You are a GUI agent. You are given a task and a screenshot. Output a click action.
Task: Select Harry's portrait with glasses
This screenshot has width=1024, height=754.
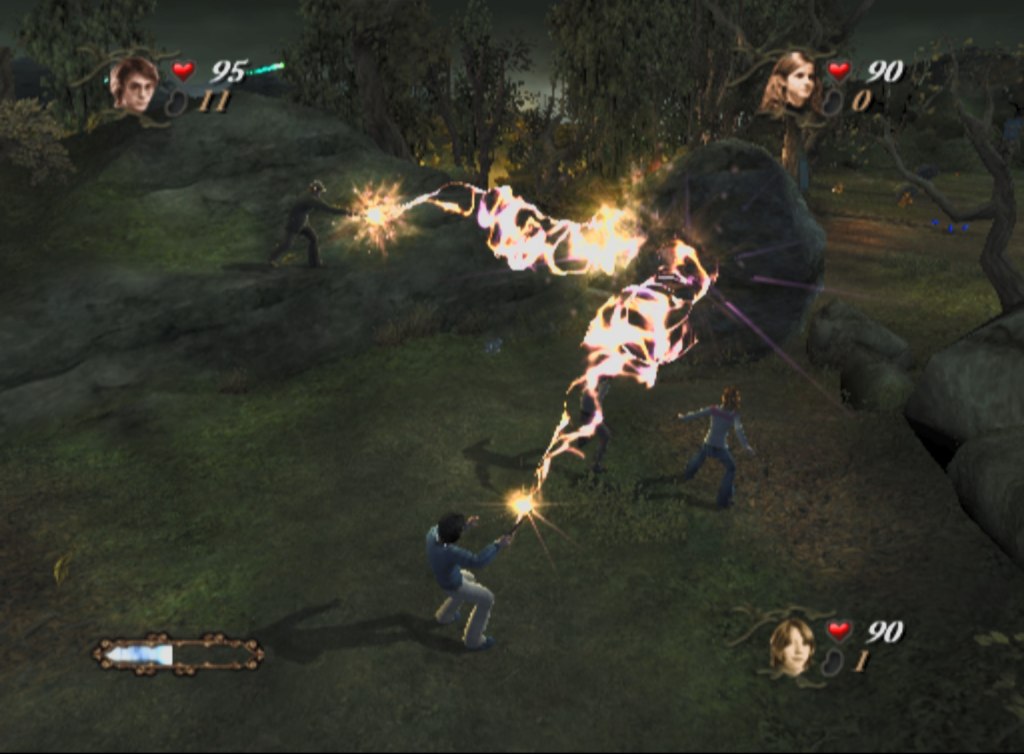135,85
